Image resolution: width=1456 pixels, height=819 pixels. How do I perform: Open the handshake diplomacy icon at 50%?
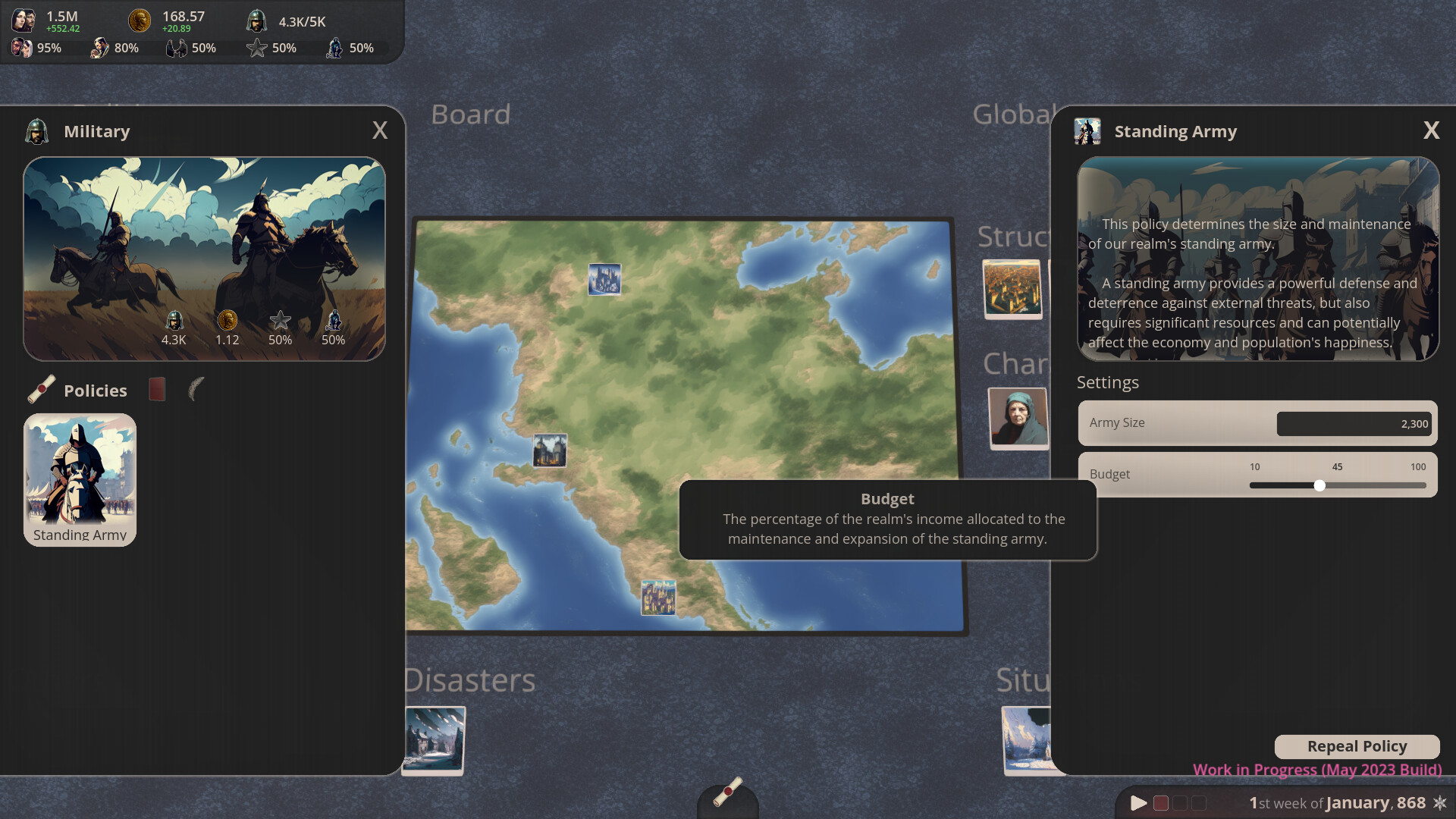tap(177, 47)
